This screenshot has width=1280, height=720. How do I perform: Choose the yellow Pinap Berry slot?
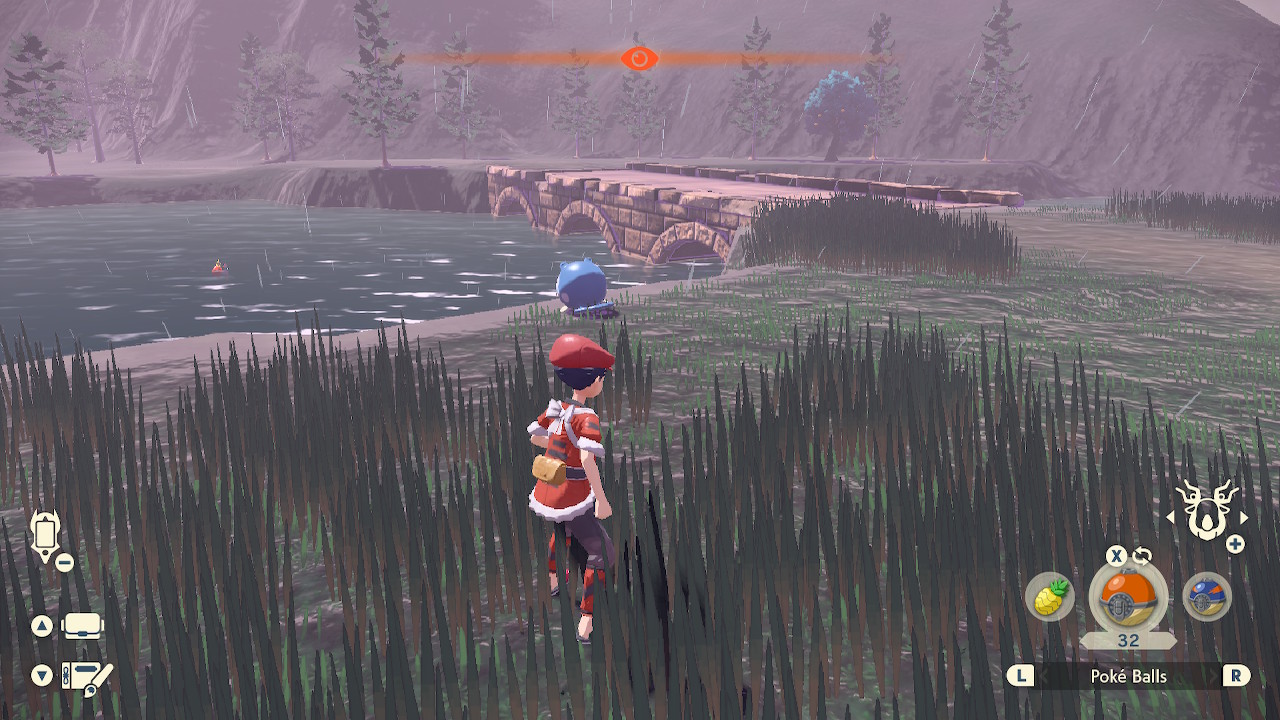click(x=1049, y=597)
